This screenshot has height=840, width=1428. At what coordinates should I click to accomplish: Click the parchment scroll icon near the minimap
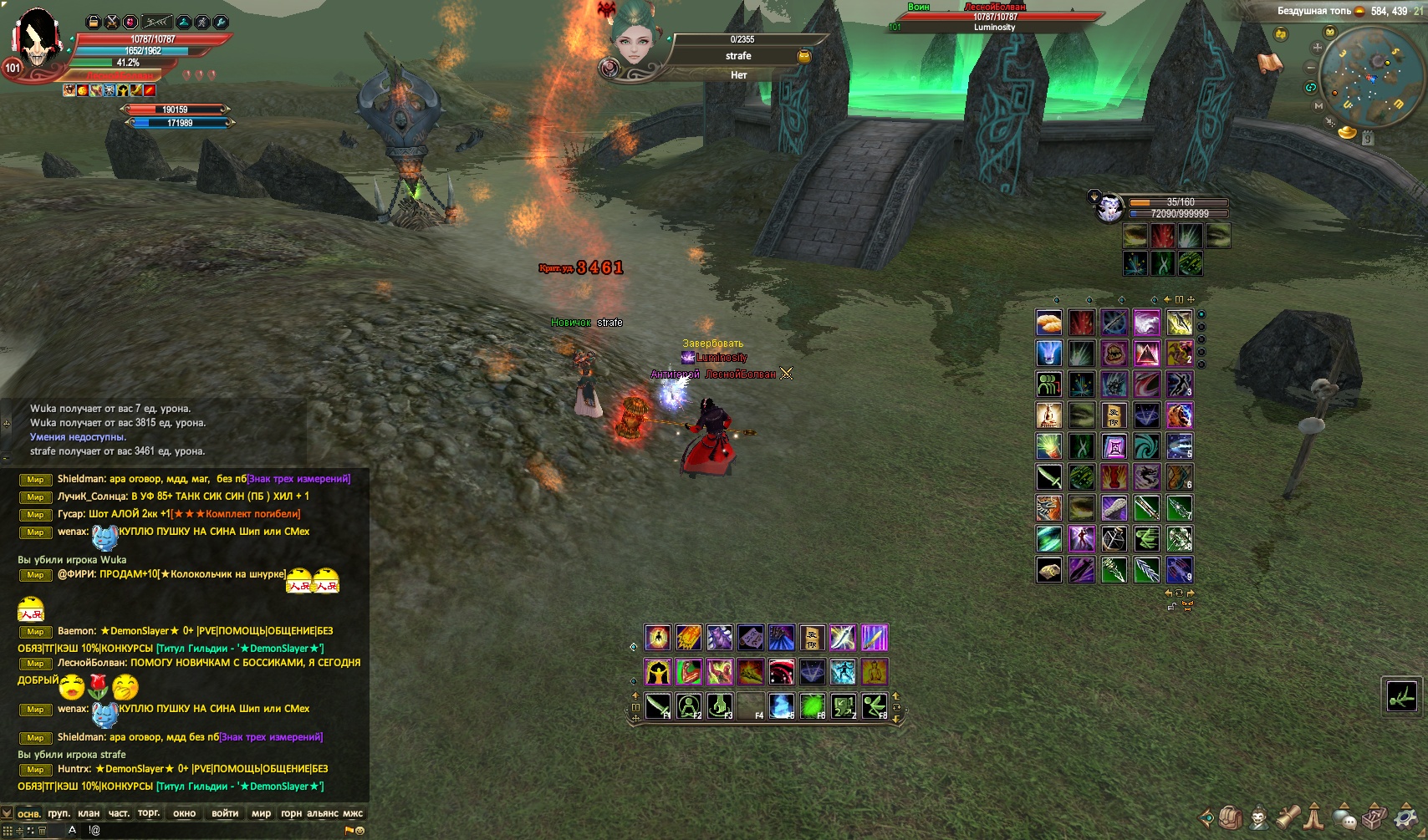(1270, 64)
